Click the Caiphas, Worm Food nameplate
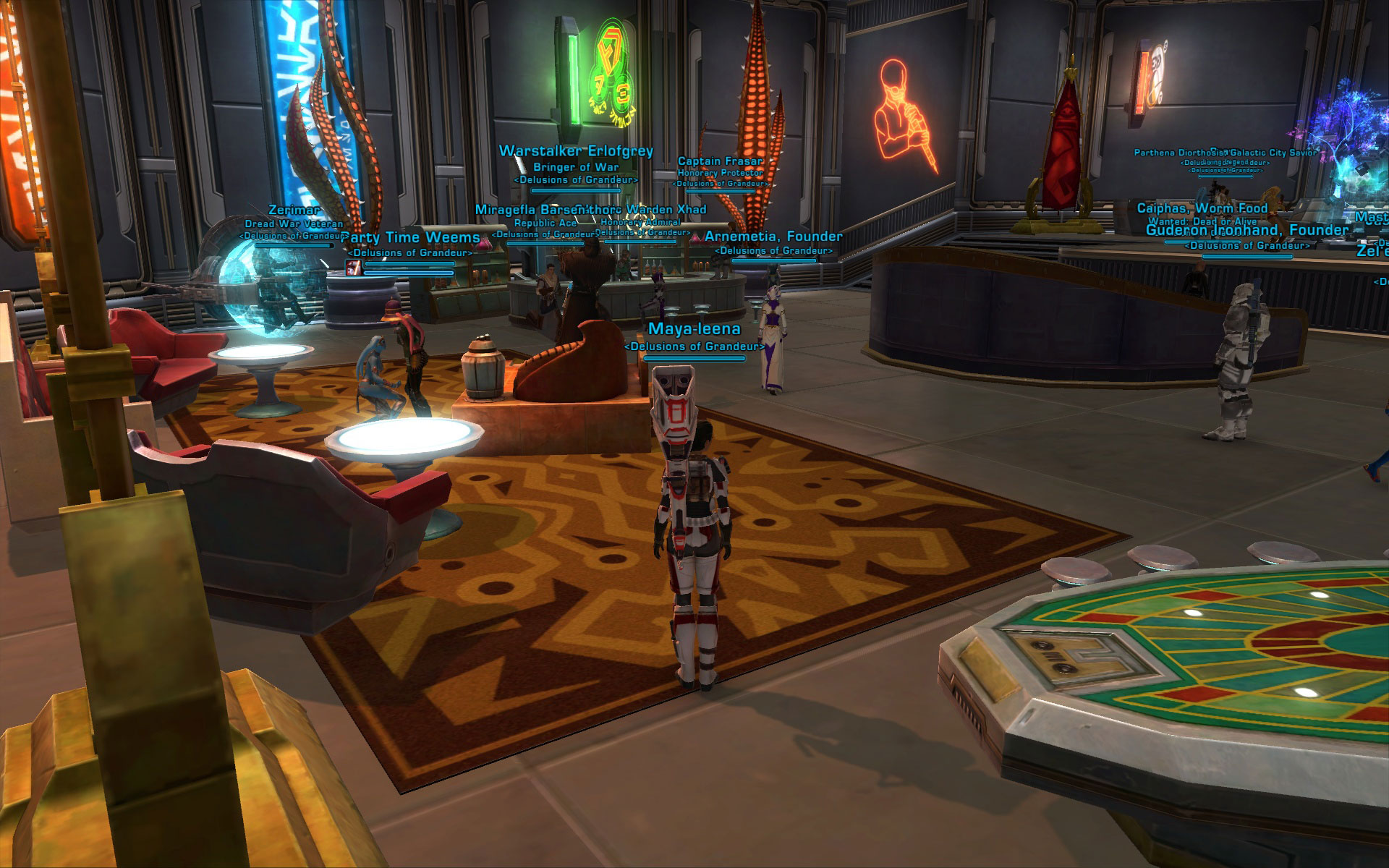Image resolution: width=1389 pixels, height=868 pixels. pyautogui.click(x=1202, y=208)
